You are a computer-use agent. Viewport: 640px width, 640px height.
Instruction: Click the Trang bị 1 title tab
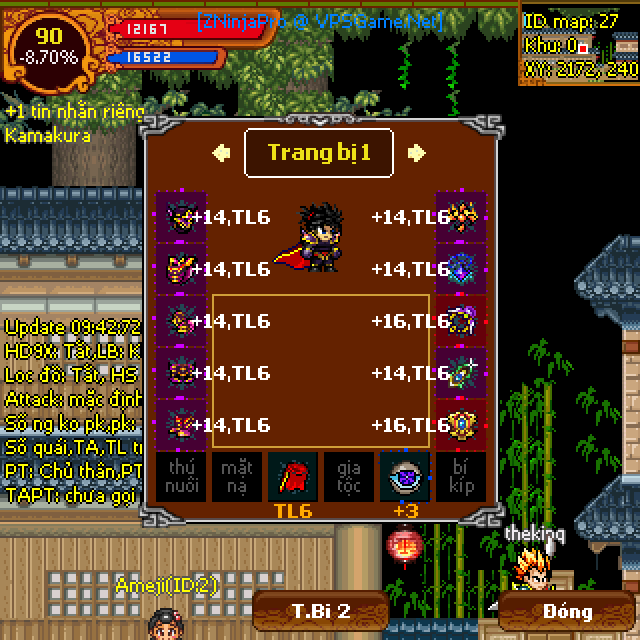tap(319, 153)
